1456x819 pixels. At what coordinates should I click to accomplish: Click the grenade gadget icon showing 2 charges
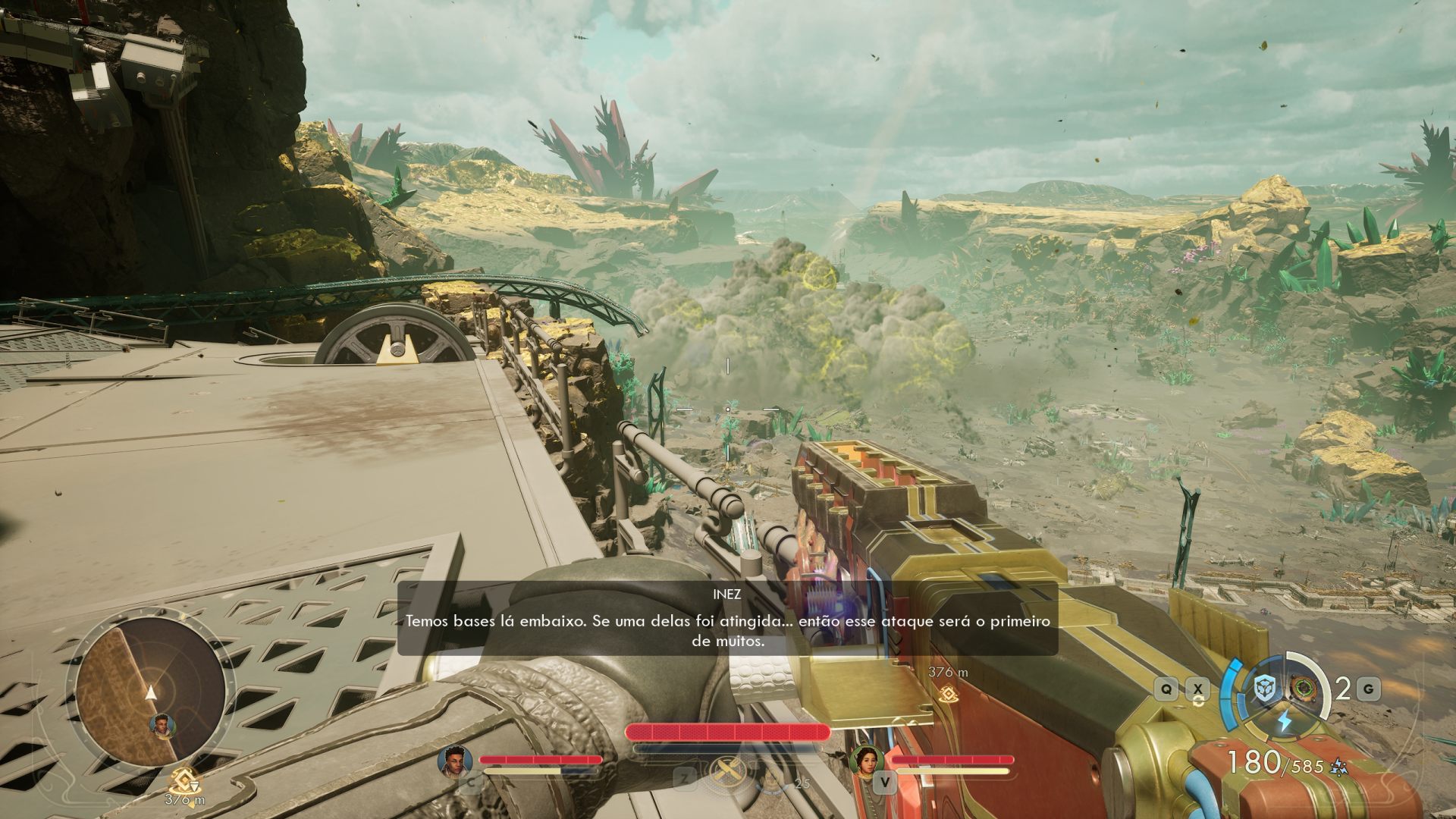coord(1304,687)
